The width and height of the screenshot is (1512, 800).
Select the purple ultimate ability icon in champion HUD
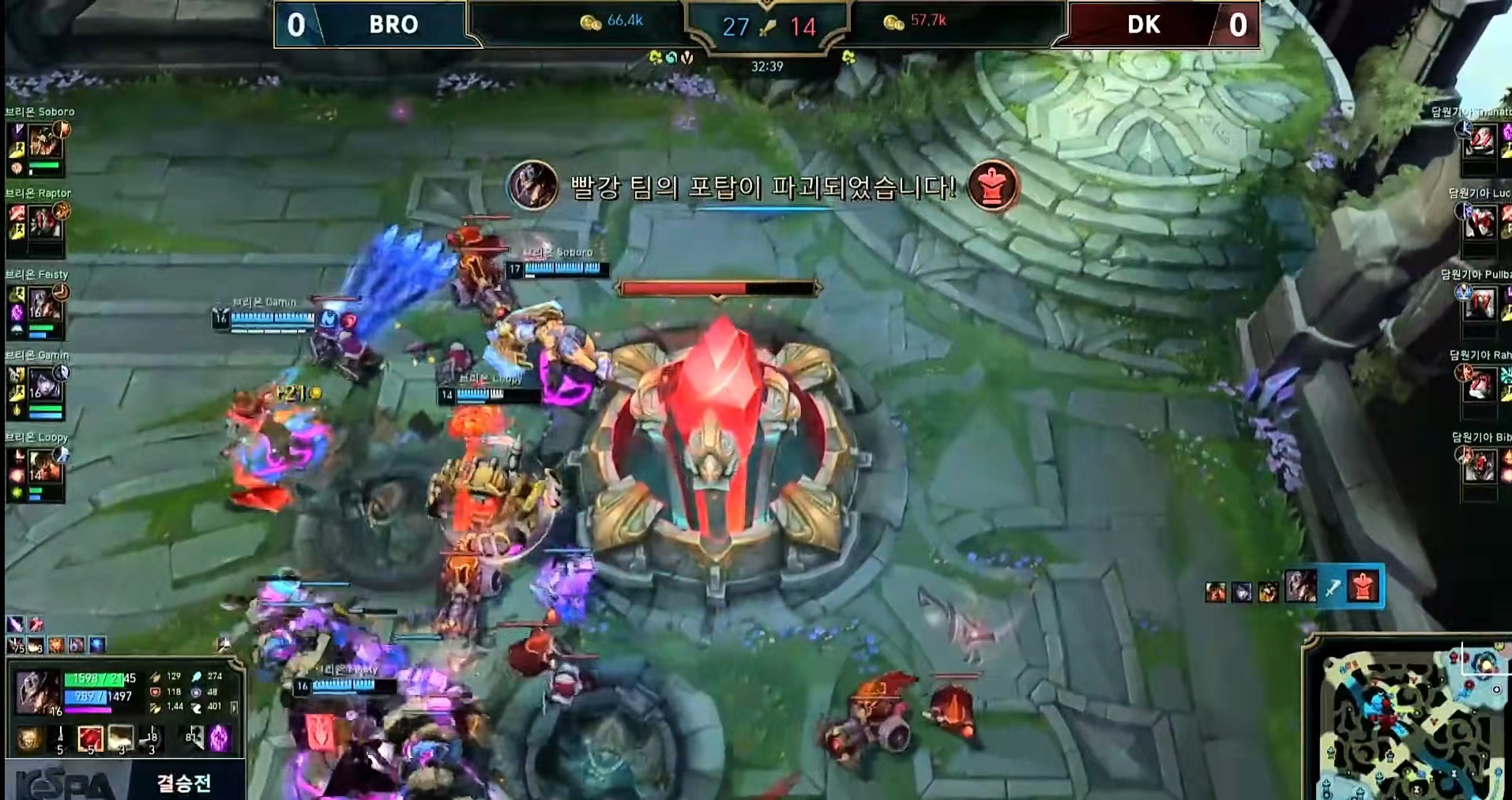(x=218, y=740)
